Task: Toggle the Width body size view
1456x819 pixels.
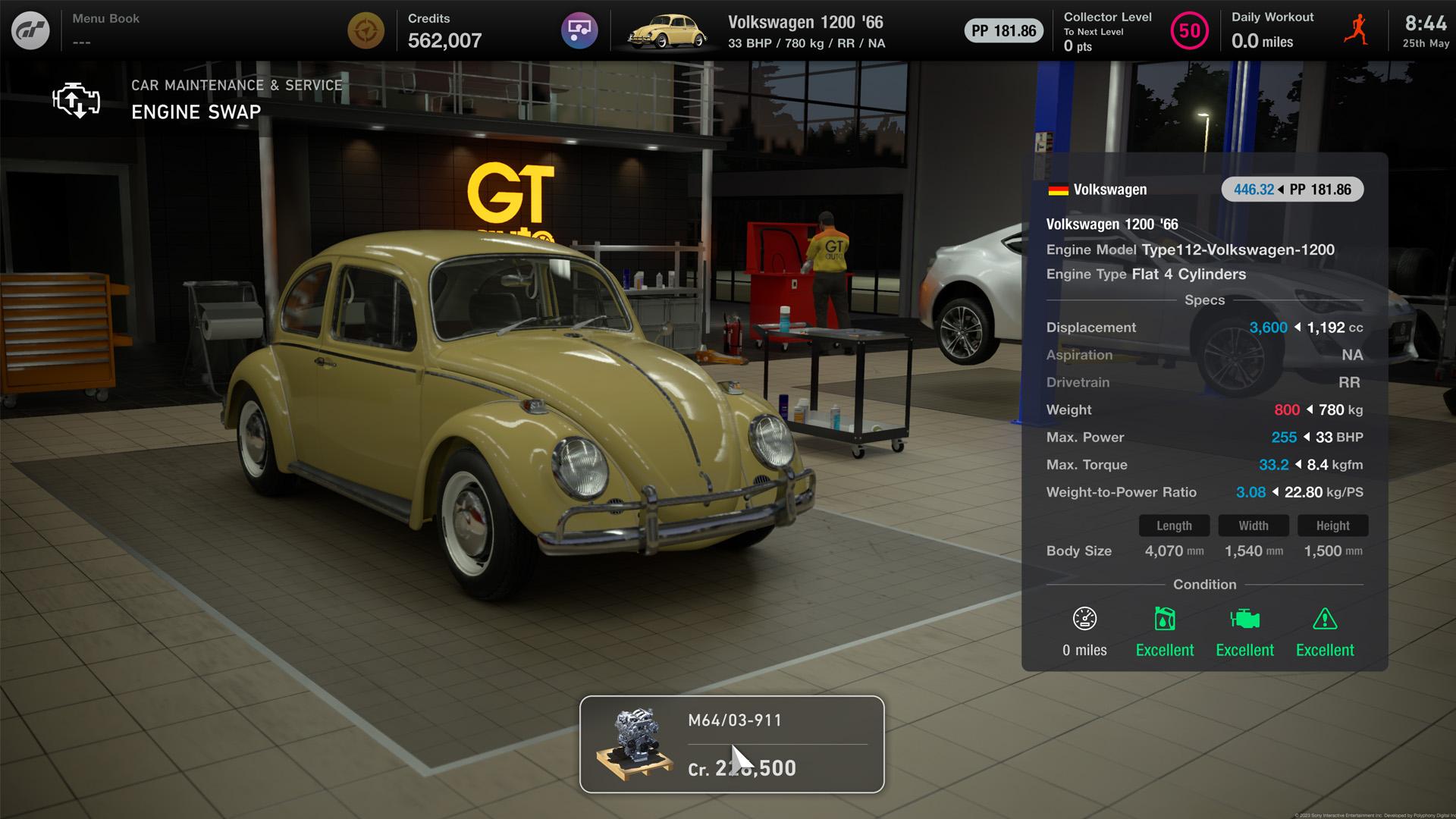Action: (x=1254, y=526)
